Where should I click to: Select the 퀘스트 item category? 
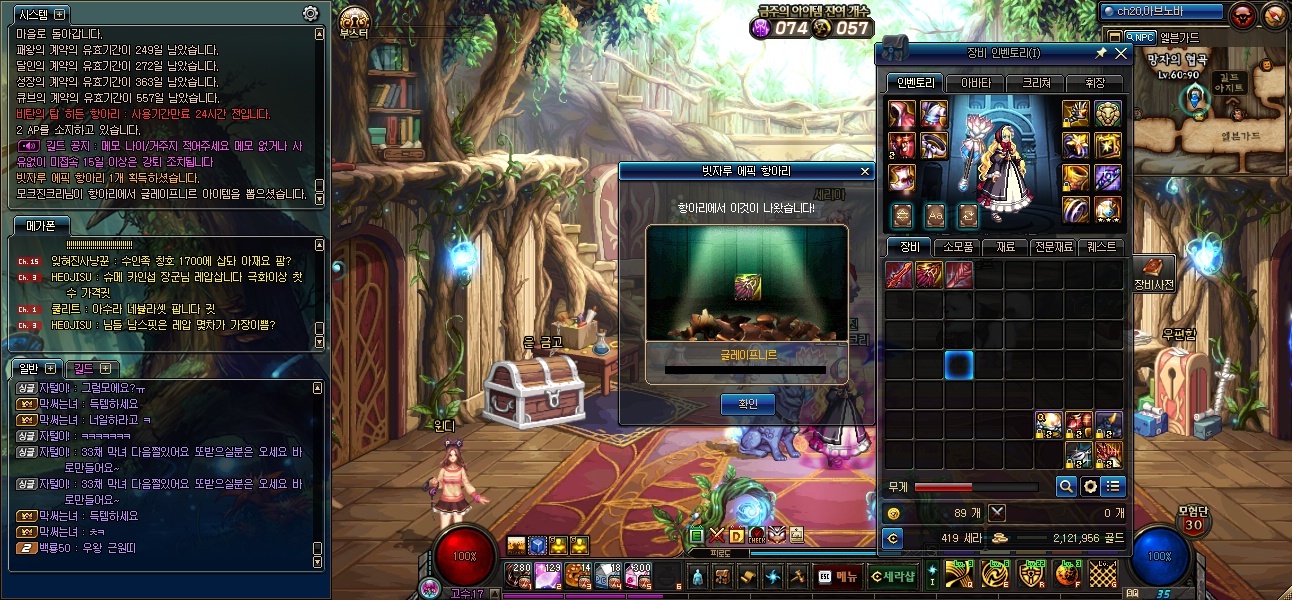1104,246
